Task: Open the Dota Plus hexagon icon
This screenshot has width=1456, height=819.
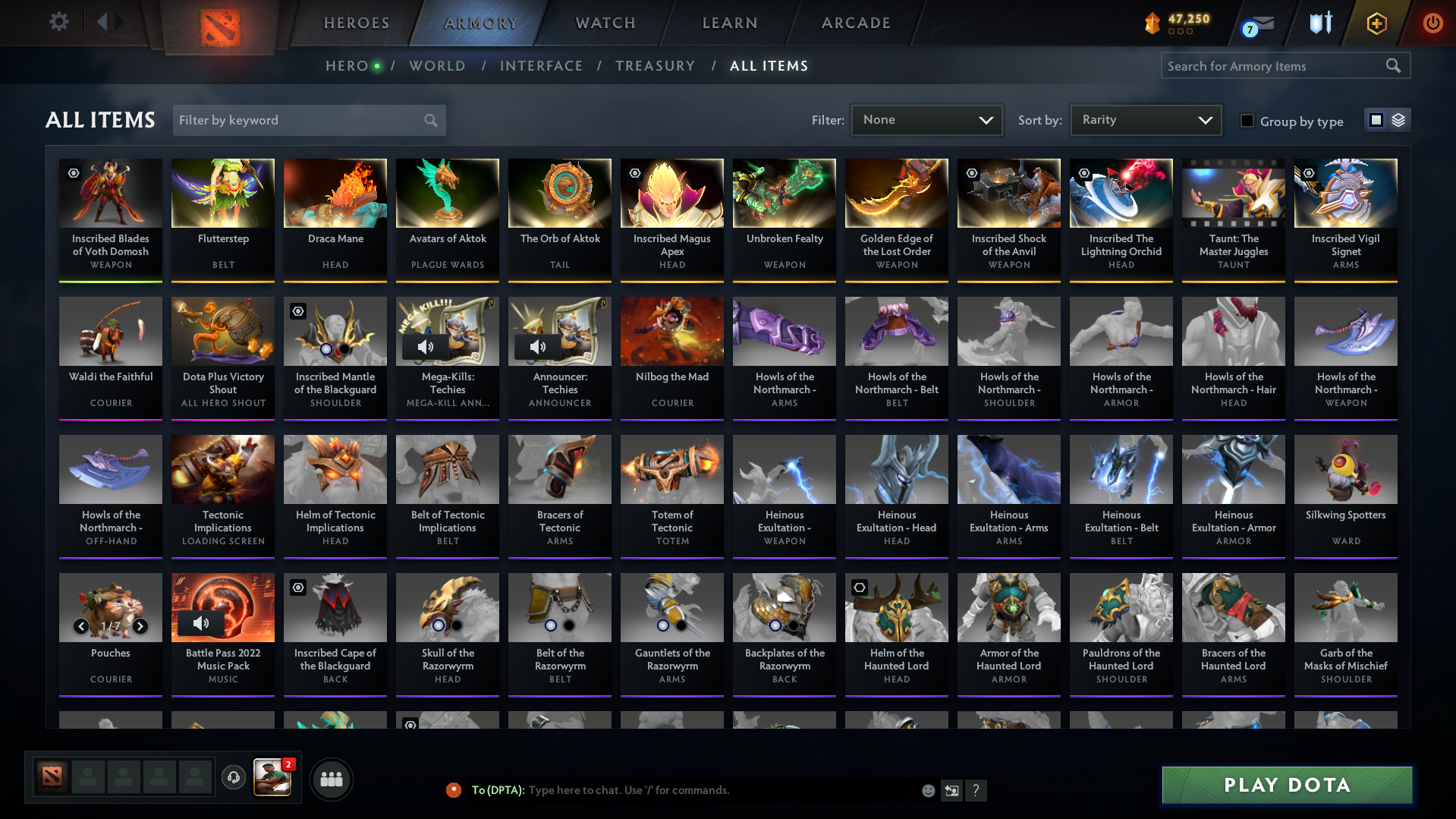Action: (1376, 23)
